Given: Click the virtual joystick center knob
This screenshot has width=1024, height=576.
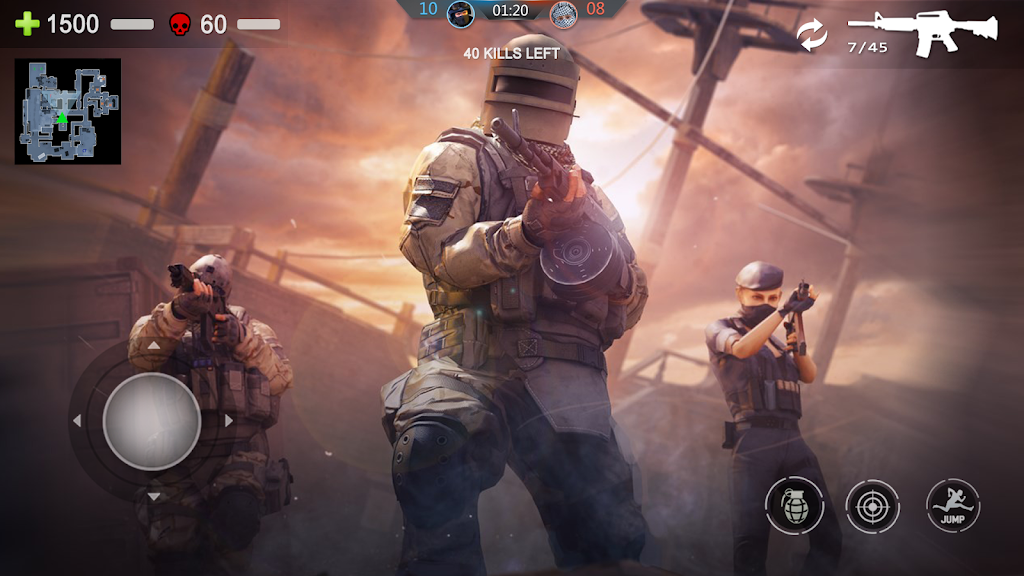Looking at the screenshot, I should pos(152,421).
